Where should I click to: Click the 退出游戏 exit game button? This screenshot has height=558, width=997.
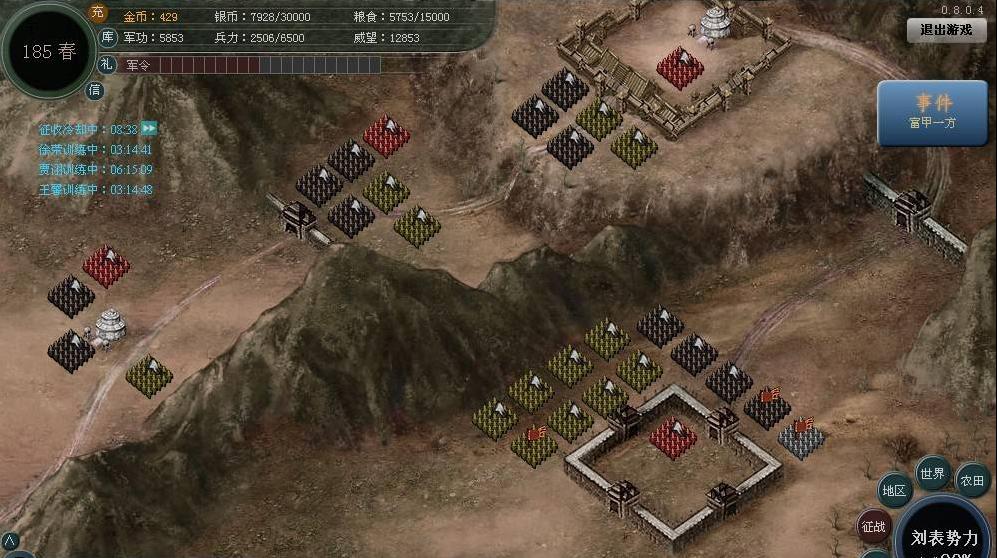pyautogui.click(x=945, y=30)
